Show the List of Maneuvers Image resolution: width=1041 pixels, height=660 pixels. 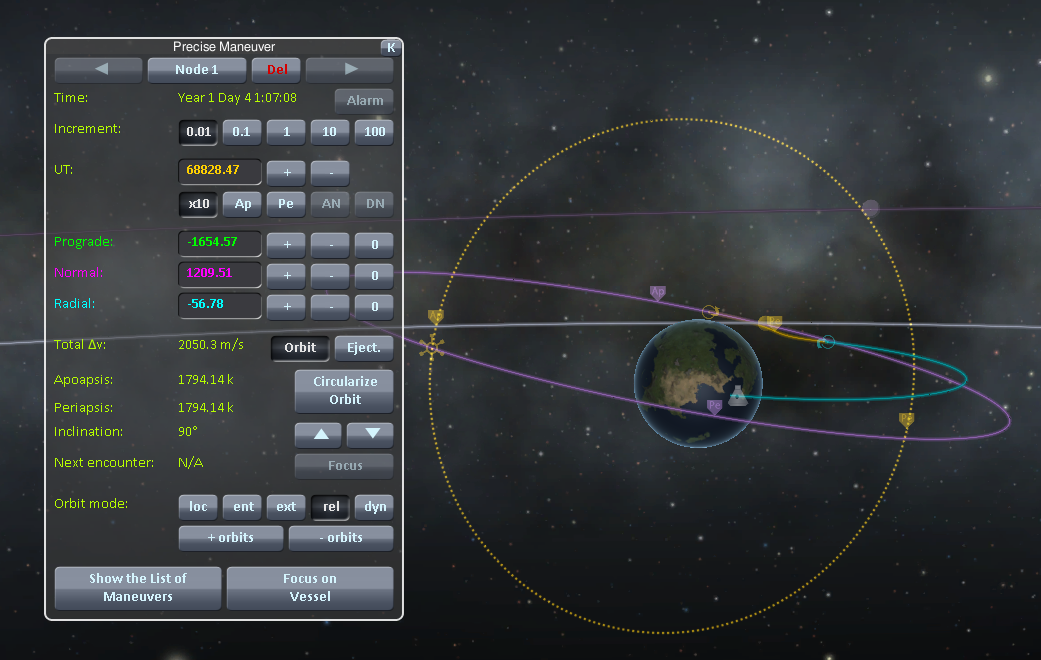coord(138,587)
